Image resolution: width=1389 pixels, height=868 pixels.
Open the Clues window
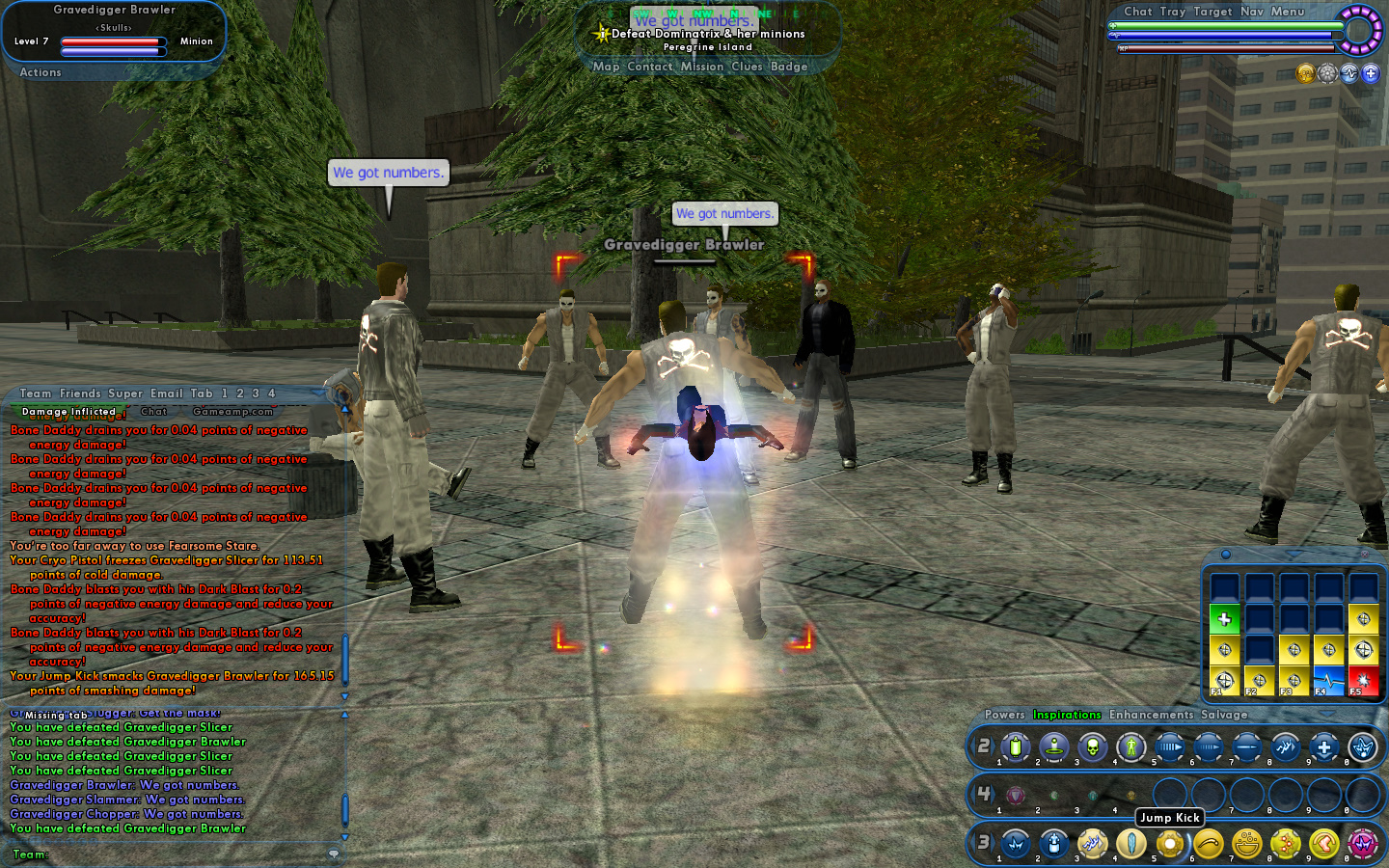pos(747,67)
